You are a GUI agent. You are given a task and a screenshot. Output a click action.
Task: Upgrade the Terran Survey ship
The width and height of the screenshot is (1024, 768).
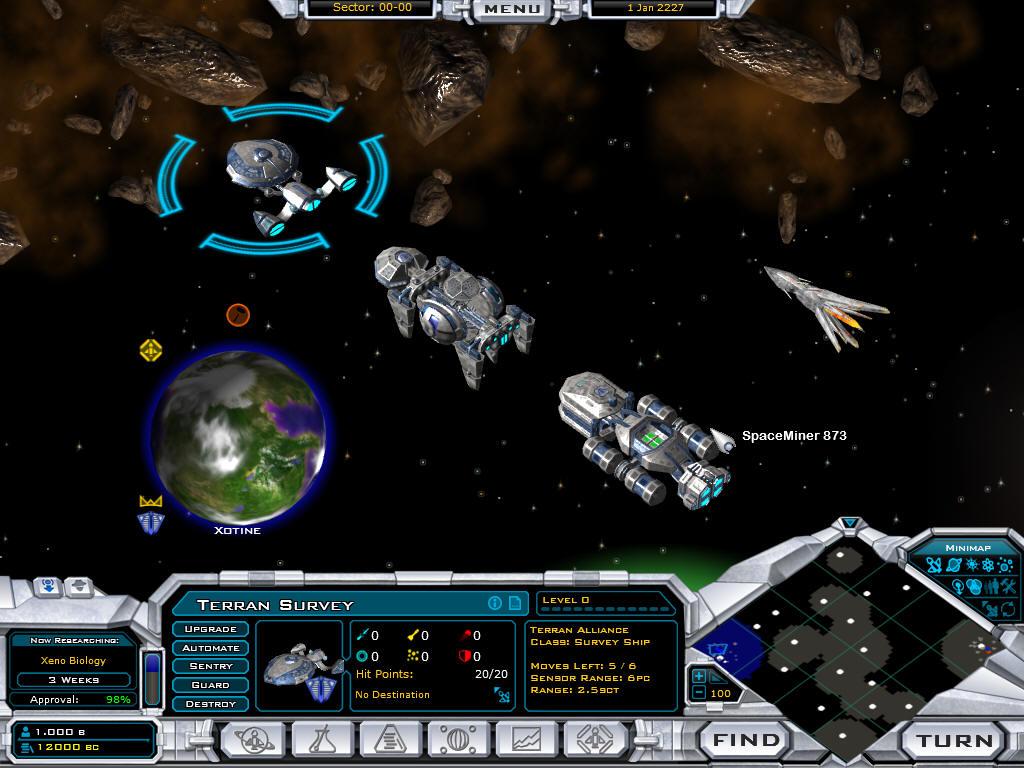tap(211, 629)
